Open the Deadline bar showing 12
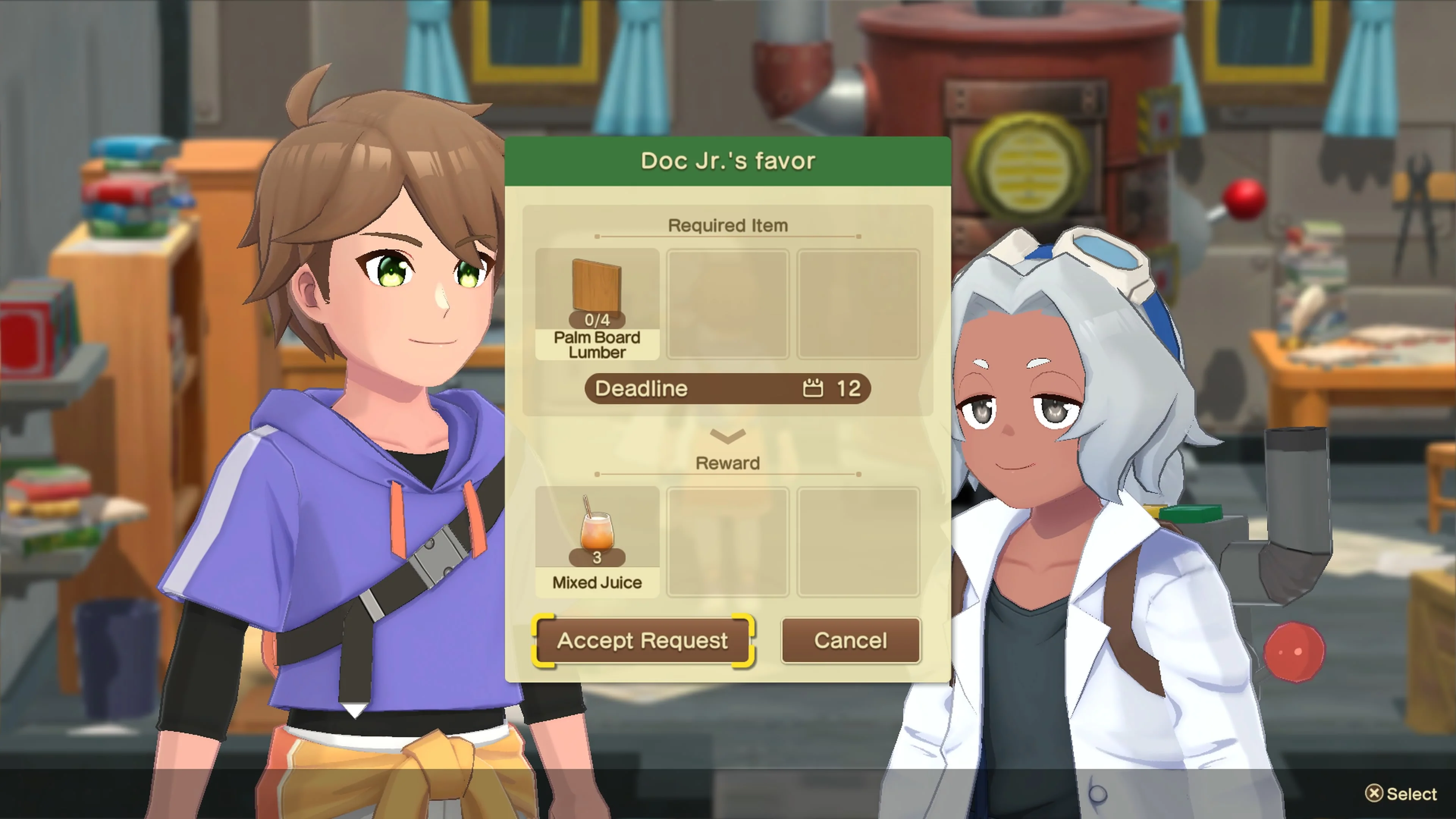The height and width of the screenshot is (819, 1456). pyautogui.click(x=728, y=388)
